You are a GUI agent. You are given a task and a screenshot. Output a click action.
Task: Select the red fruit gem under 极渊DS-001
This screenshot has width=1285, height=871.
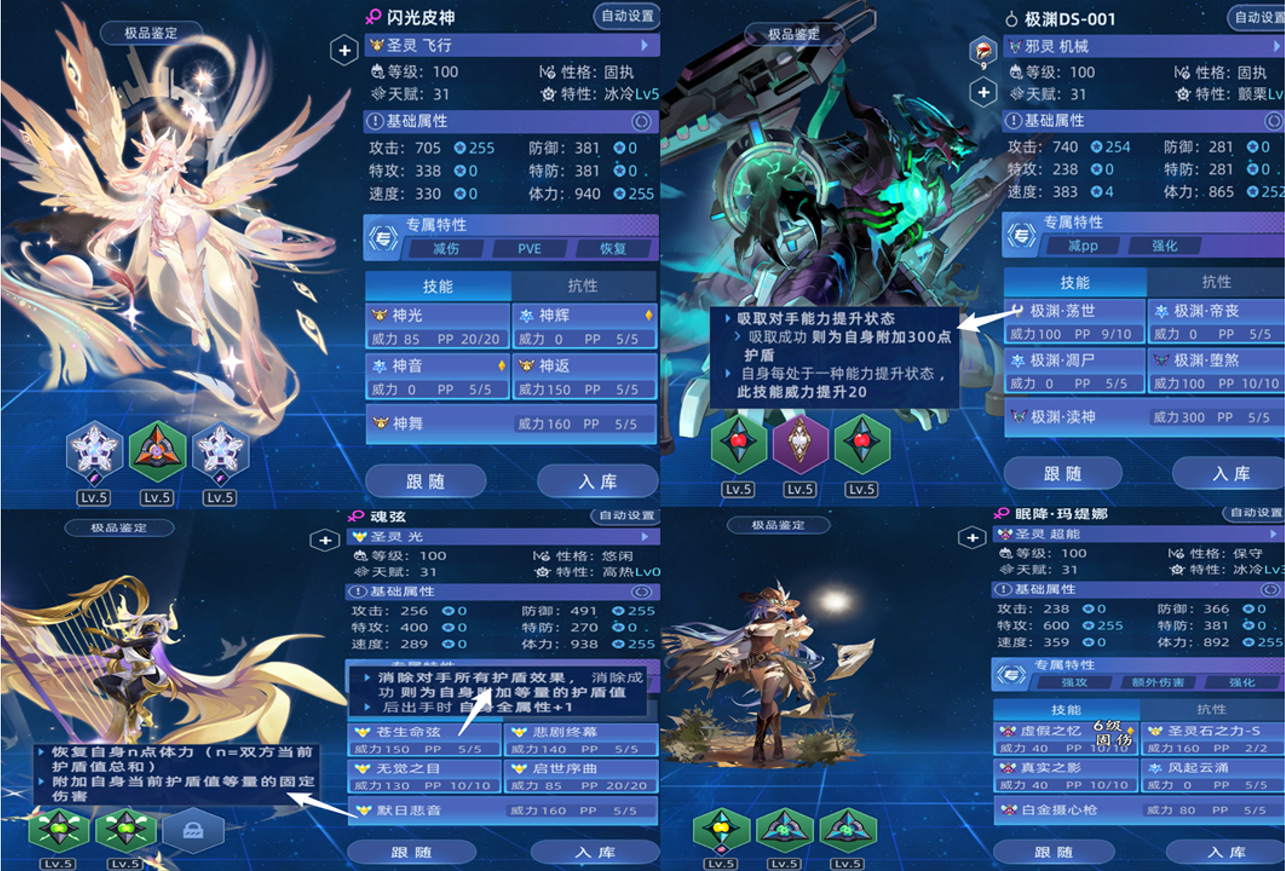[738, 443]
